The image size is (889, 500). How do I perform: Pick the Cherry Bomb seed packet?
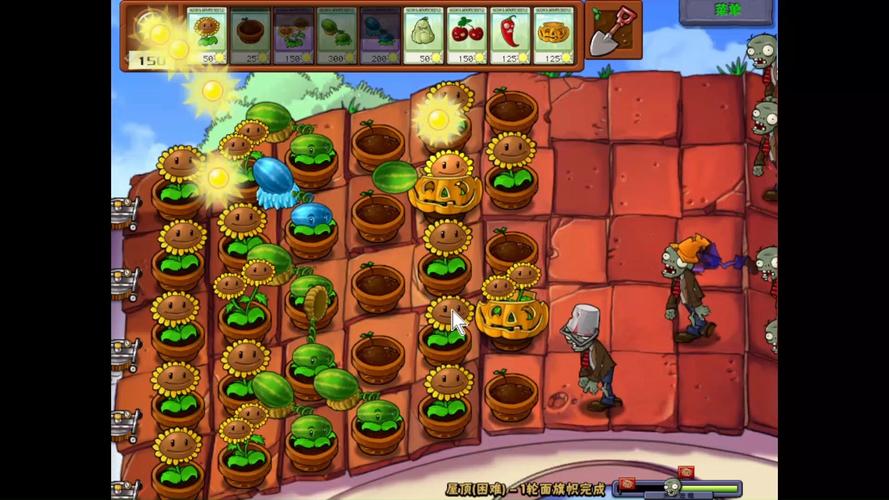[466, 36]
